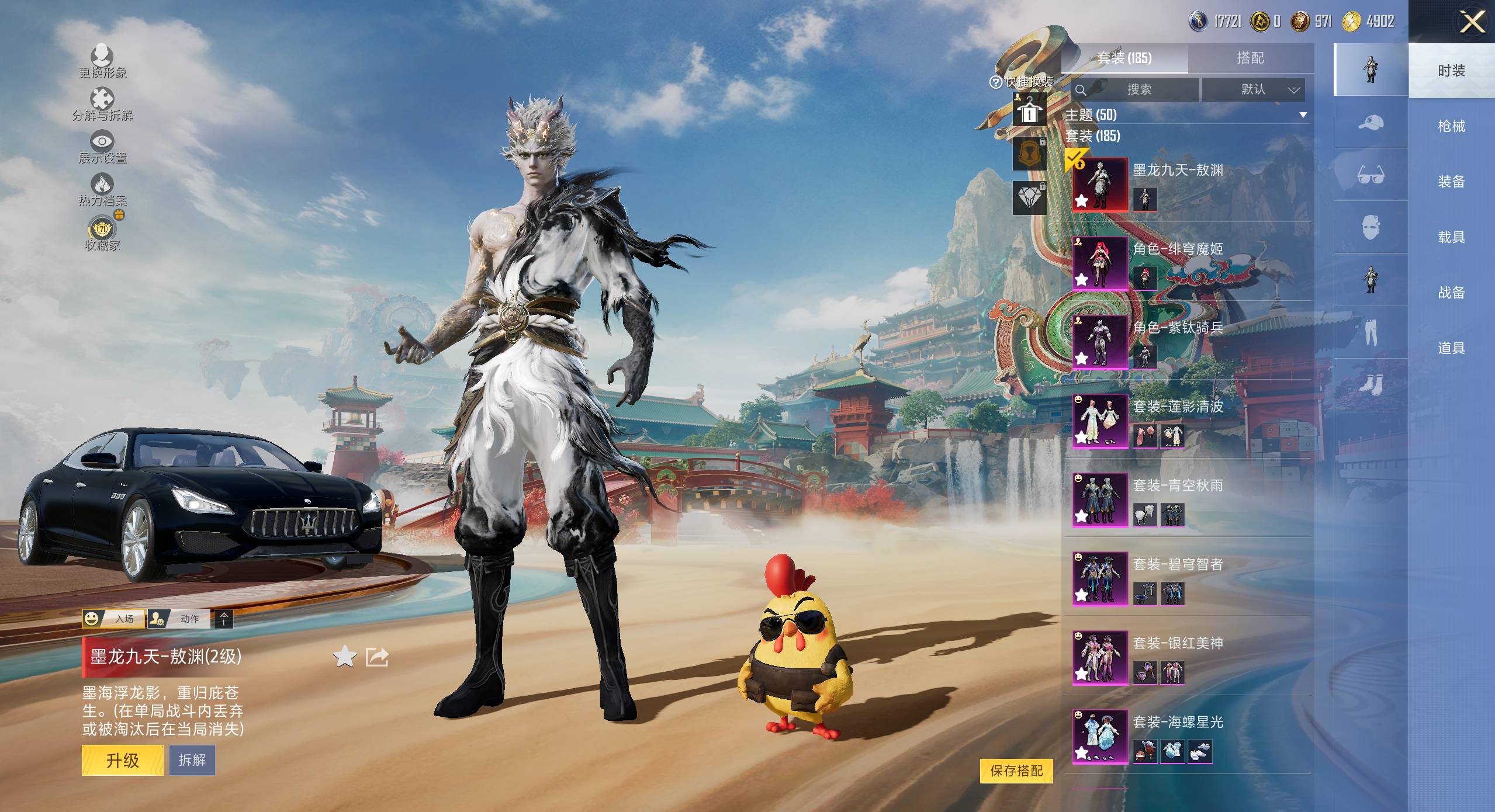The image size is (1495, 812).
Task: Switch to the 搭配 tab
Action: pos(1250,58)
